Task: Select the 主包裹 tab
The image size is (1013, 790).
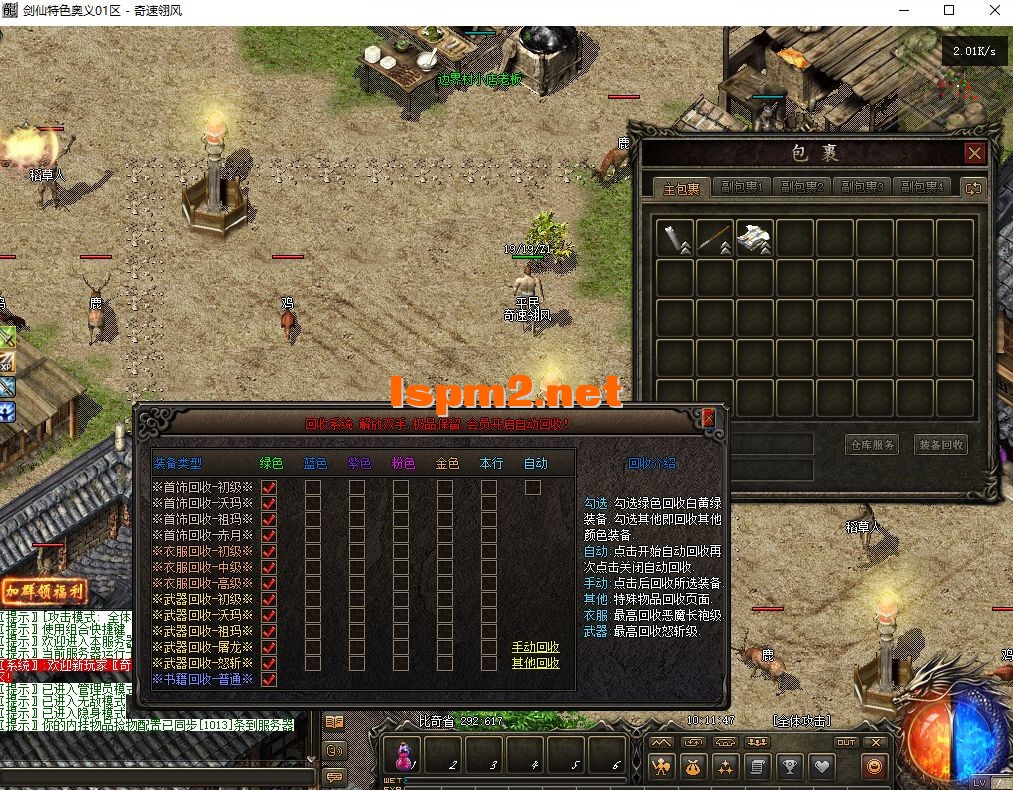Action: pyautogui.click(x=683, y=188)
